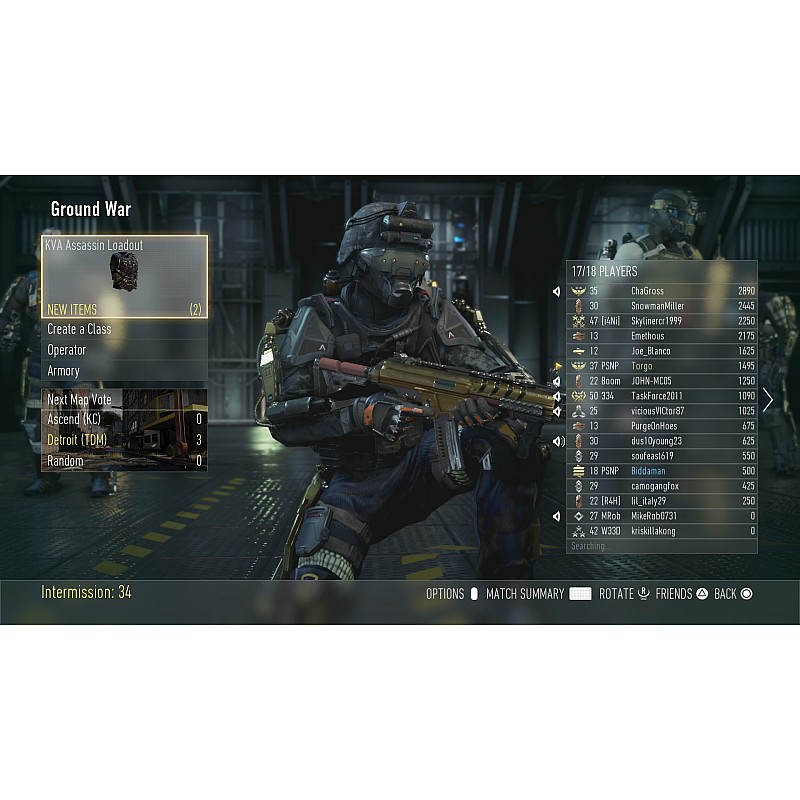Select TaskForce2011's row

point(662,396)
